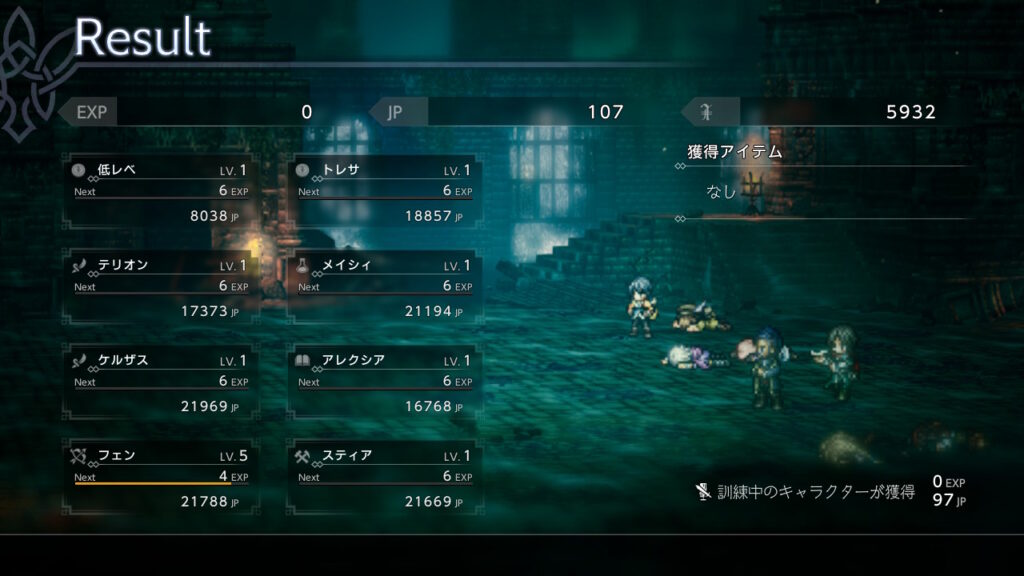The image size is (1024, 576).
Task: Click the アレクシア character panel
Action: [x=384, y=383]
